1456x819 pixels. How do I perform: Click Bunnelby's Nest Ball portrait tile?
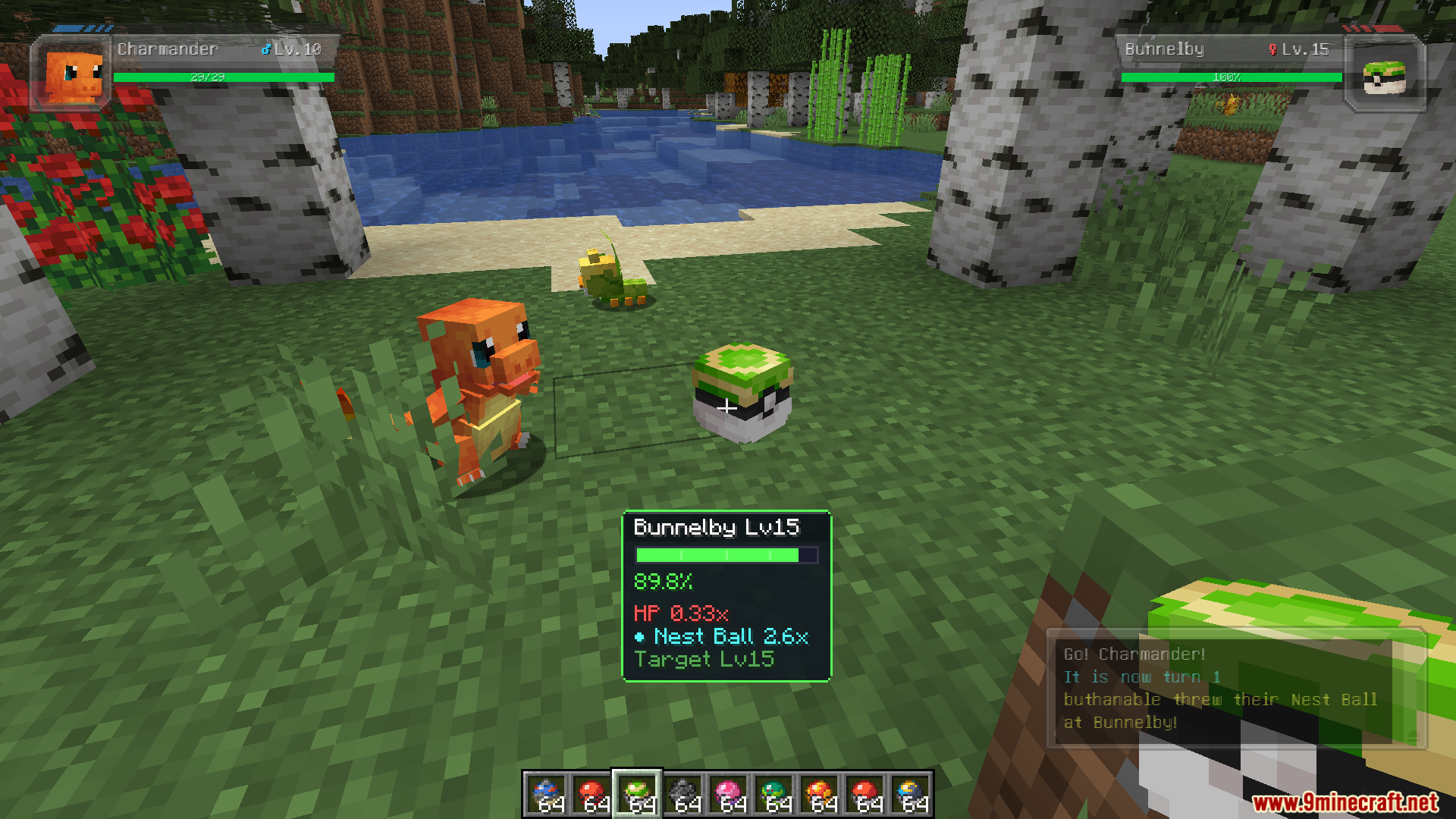pos(1384,74)
